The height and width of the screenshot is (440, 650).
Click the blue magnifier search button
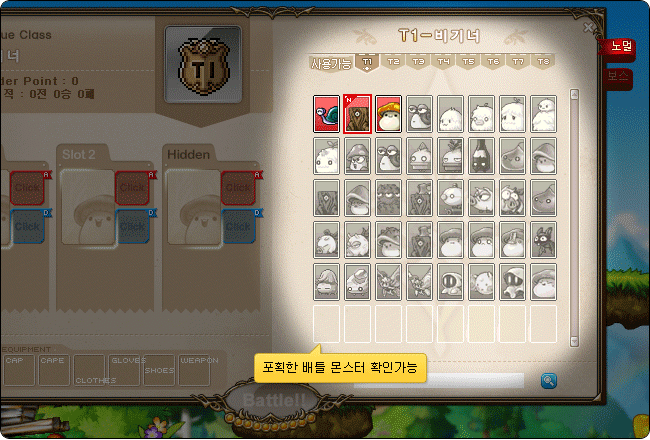point(549,380)
